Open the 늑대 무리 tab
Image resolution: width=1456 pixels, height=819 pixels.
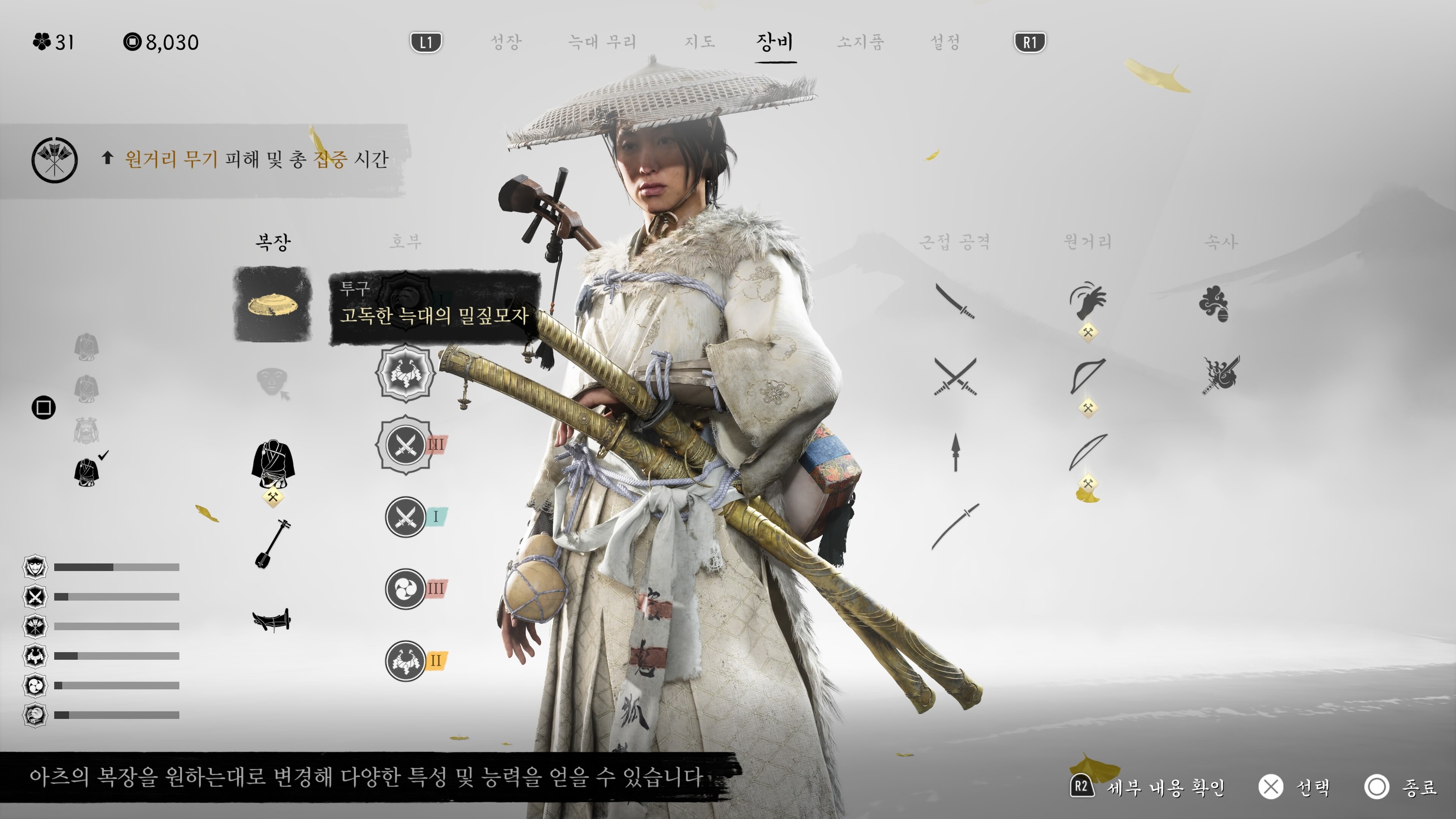click(x=602, y=42)
